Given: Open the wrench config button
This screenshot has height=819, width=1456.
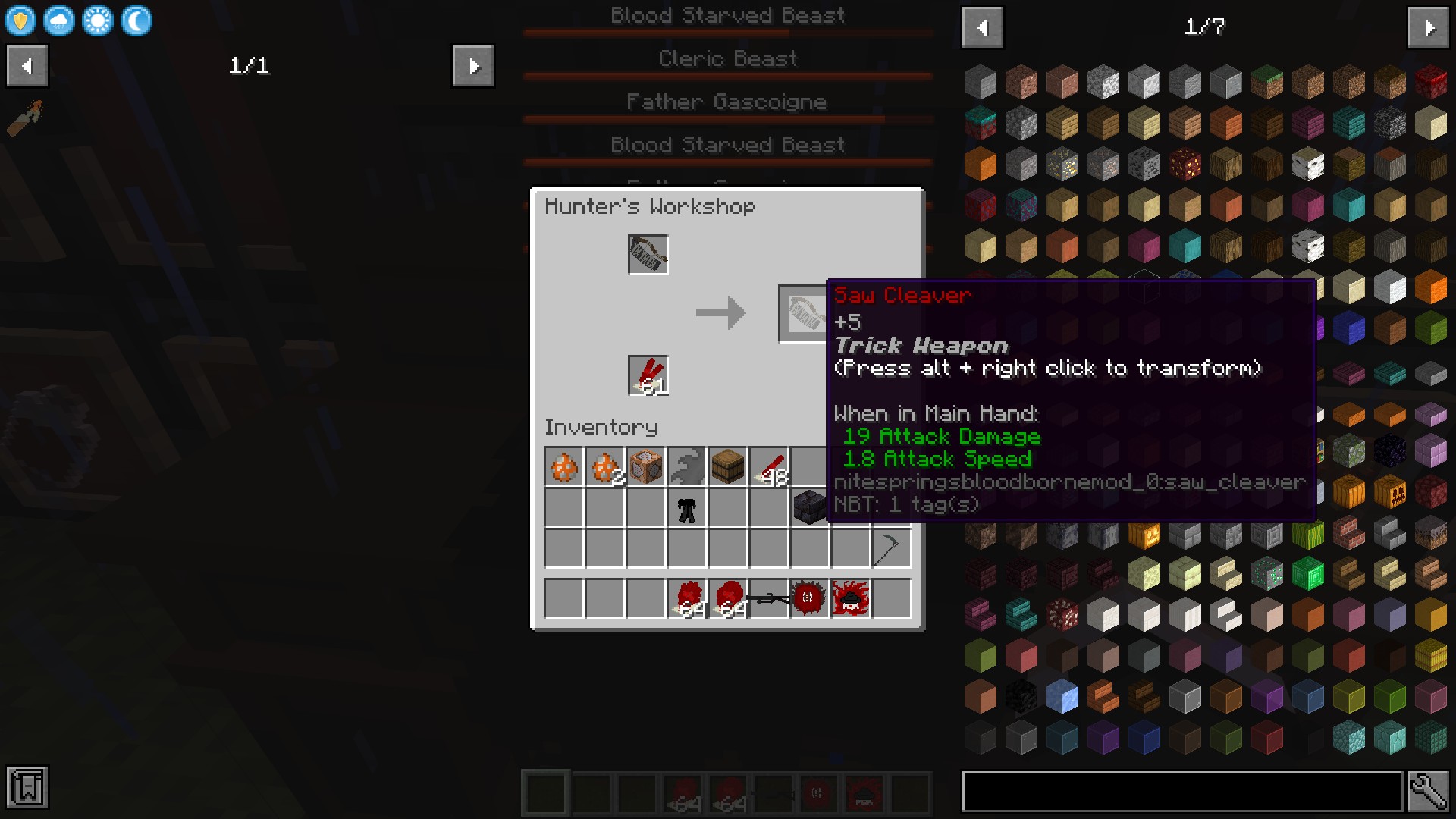Looking at the screenshot, I should click(1428, 792).
